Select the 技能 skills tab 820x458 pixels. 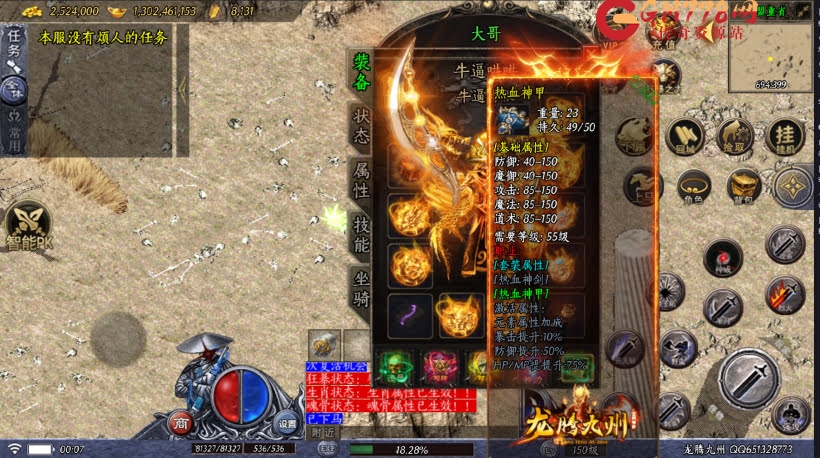coord(361,233)
